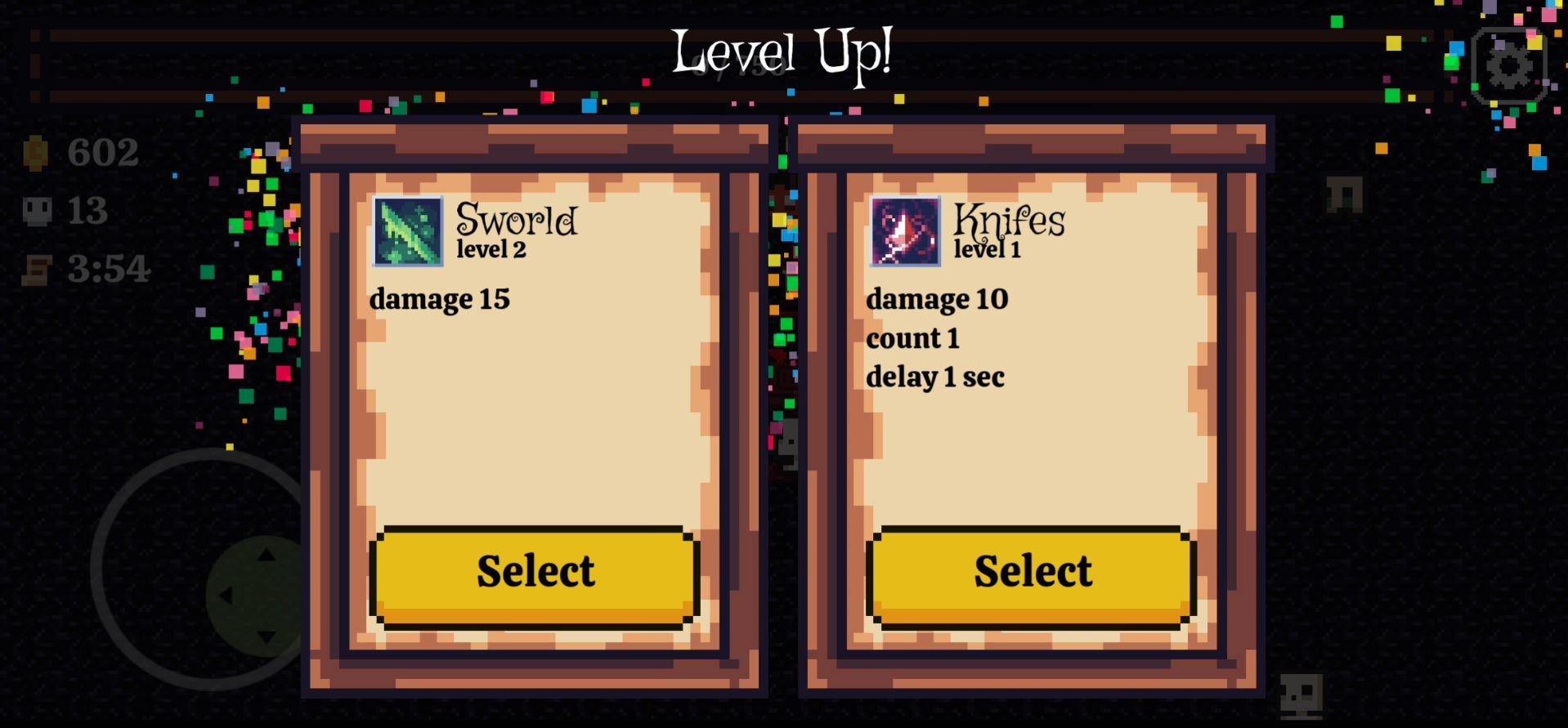The image size is (1568, 728).
Task: Open the settings gear icon
Action: tap(1508, 64)
